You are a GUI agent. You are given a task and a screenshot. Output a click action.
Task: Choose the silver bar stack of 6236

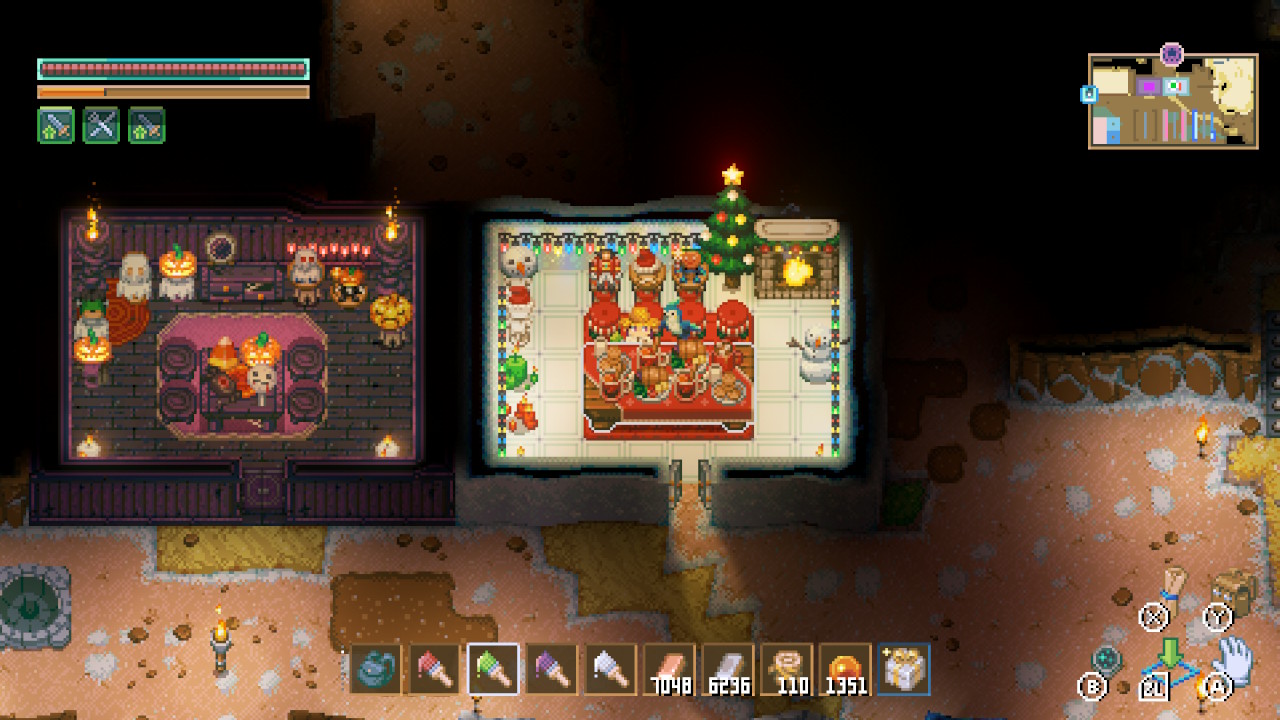click(728, 669)
